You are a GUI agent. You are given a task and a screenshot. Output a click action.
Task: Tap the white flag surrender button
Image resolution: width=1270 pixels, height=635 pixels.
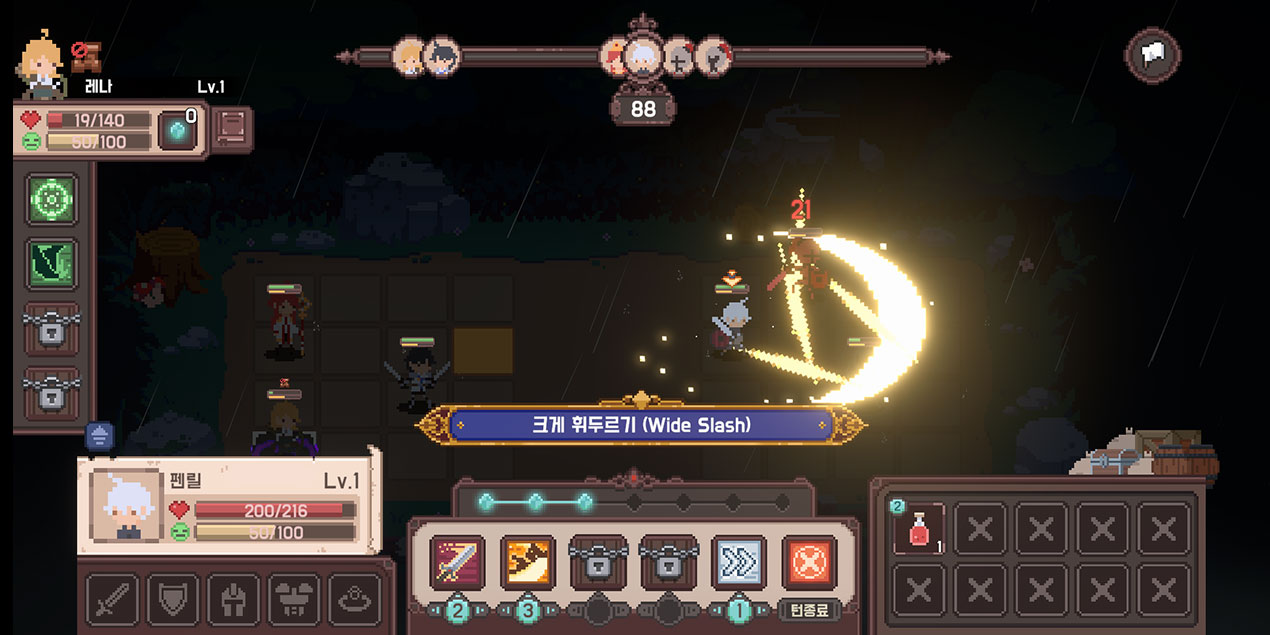(1153, 55)
